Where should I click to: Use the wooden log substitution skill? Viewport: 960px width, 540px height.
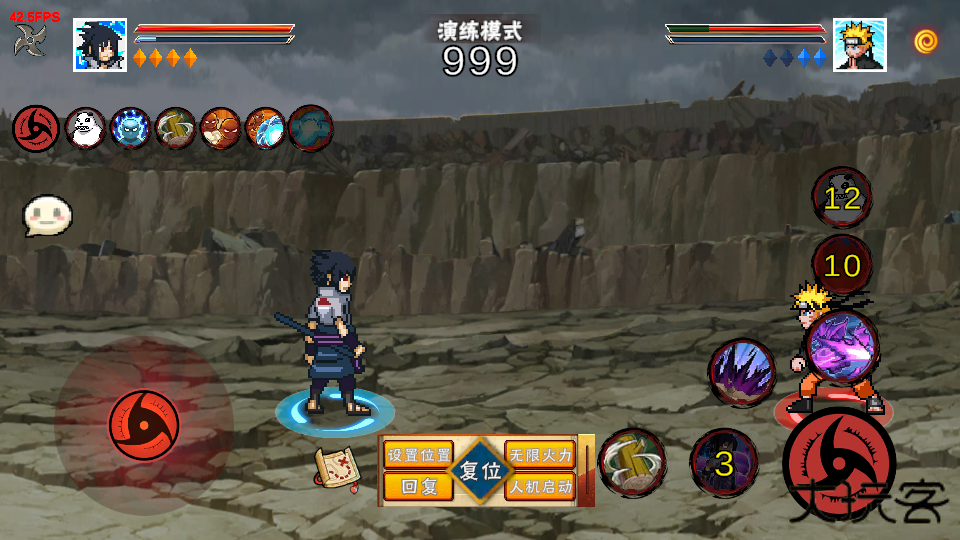[x=632, y=463]
